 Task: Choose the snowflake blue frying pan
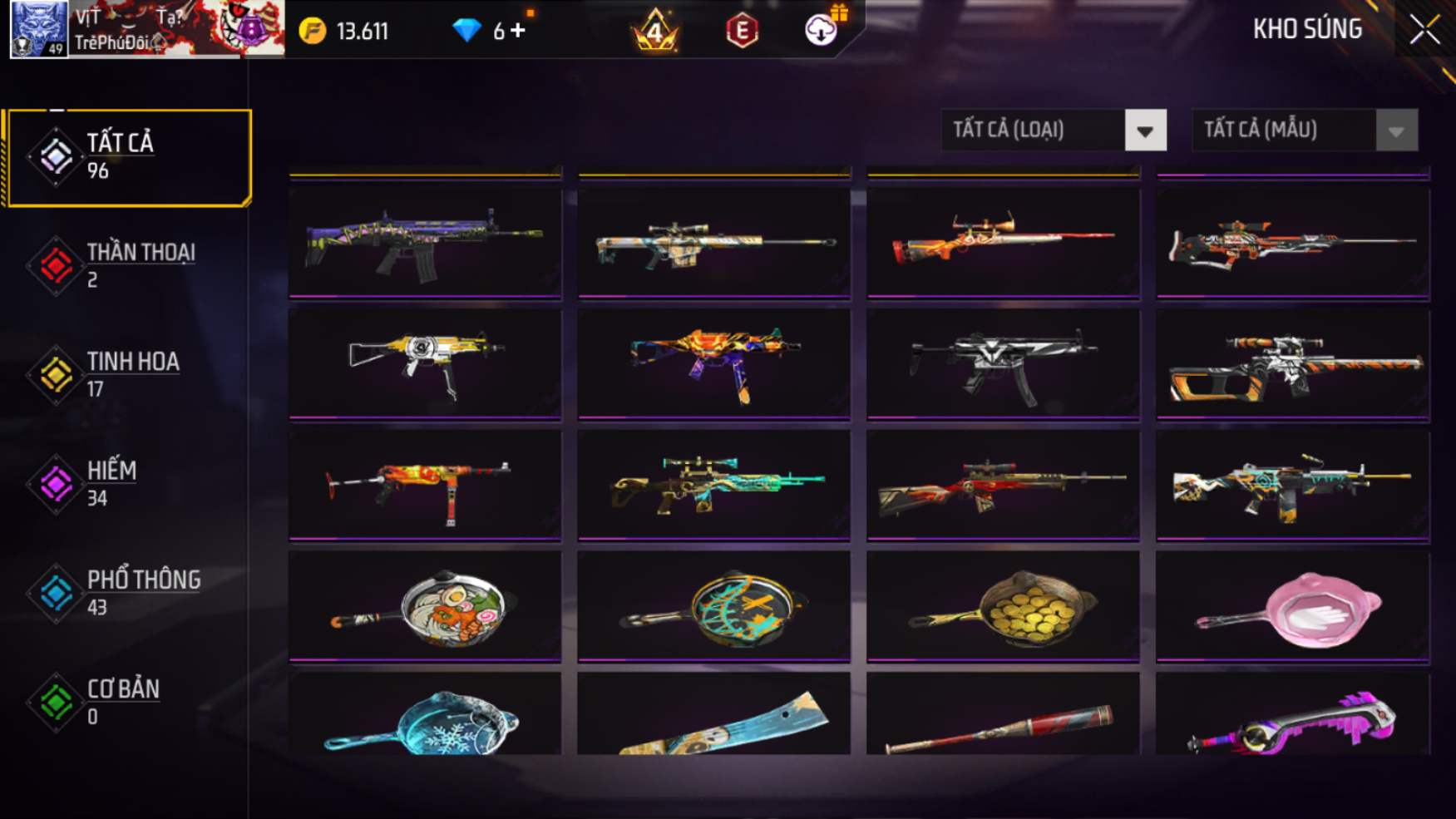tap(425, 718)
